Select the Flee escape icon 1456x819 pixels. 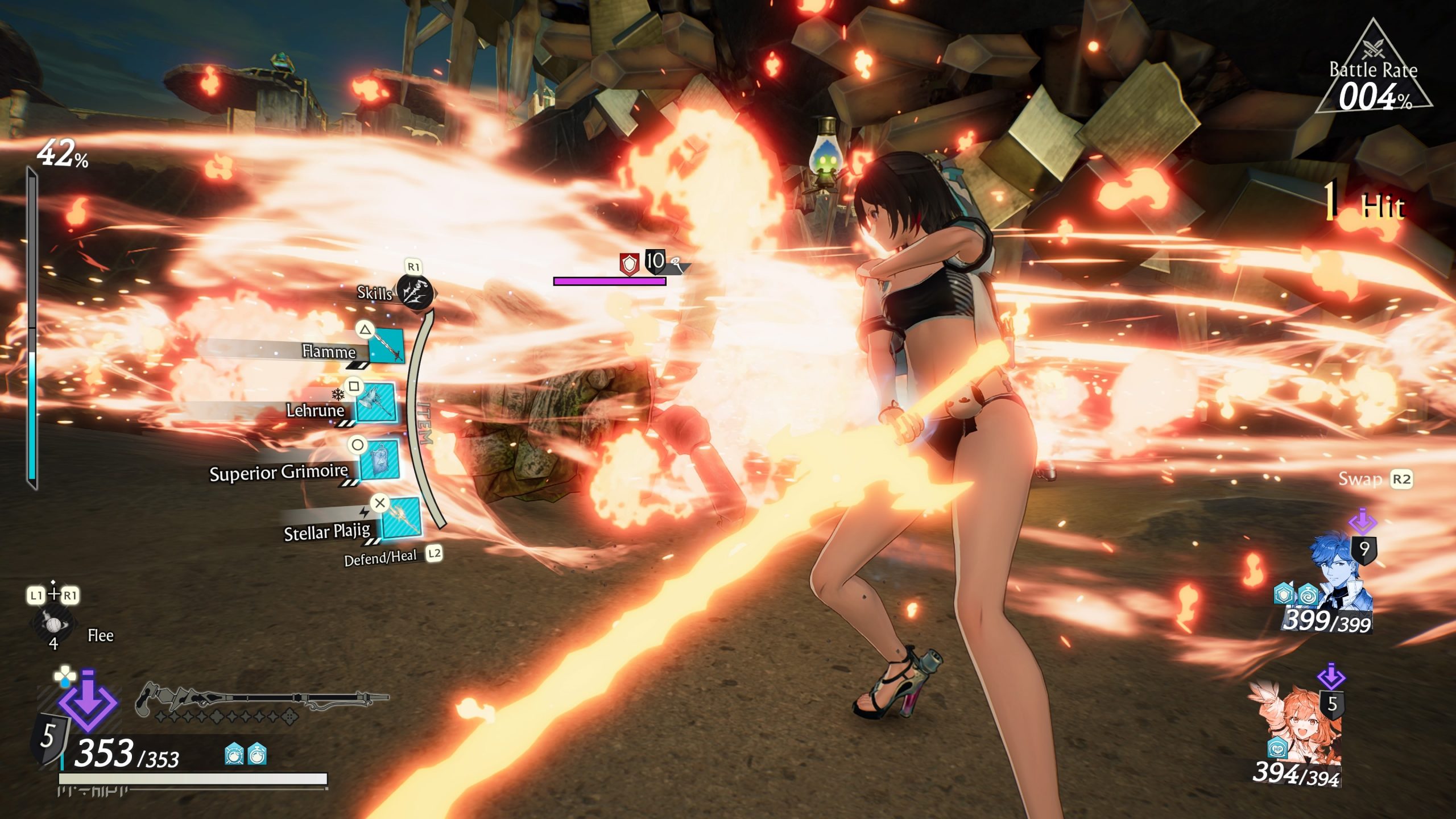(53, 622)
